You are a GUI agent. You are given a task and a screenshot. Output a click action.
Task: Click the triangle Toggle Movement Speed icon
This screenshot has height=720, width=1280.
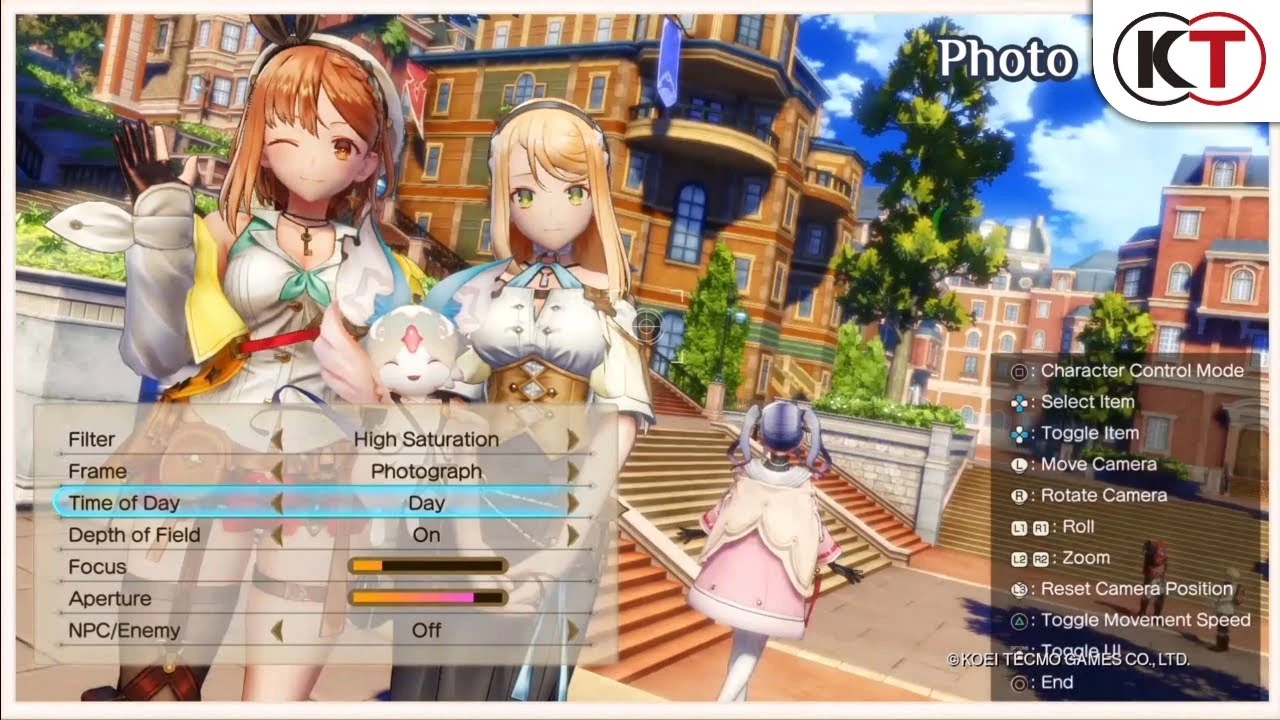(1019, 620)
